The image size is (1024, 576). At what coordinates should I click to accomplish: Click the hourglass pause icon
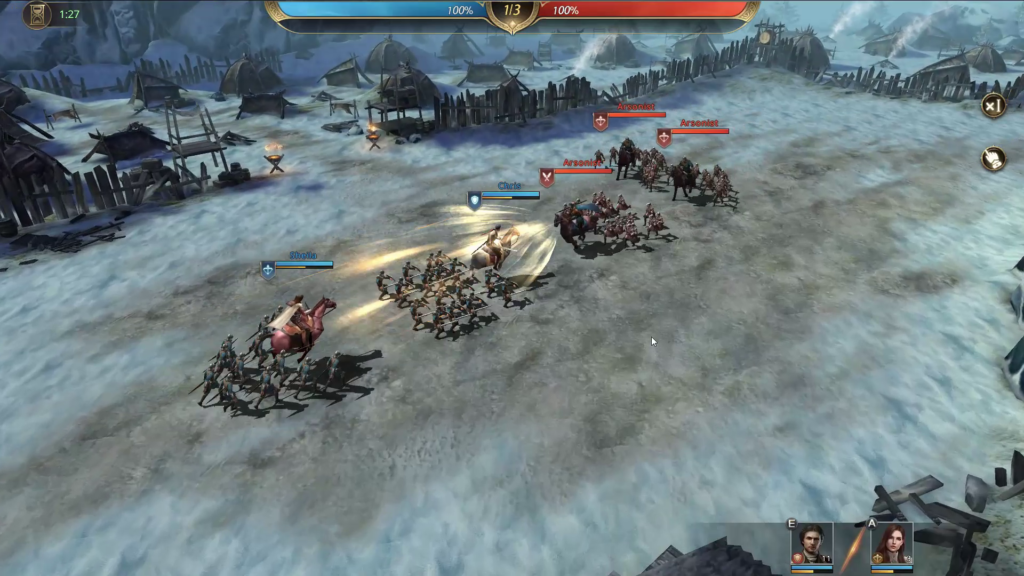[x=37, y=14]
